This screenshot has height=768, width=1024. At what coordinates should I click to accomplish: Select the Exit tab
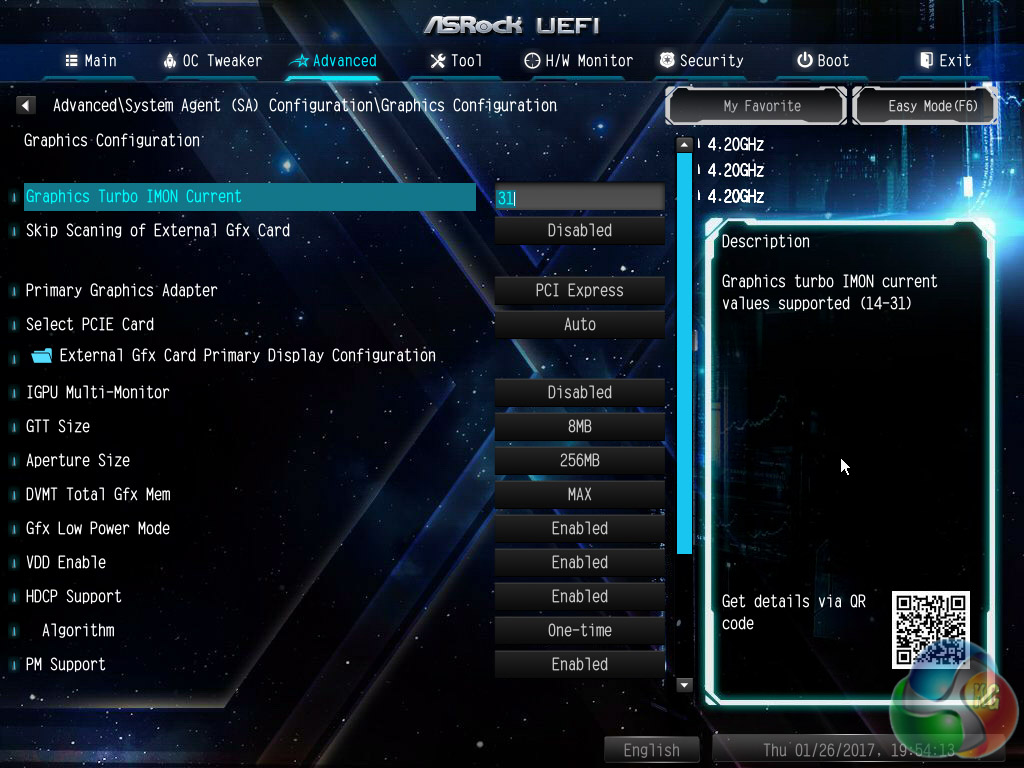[x=945, y=61]
